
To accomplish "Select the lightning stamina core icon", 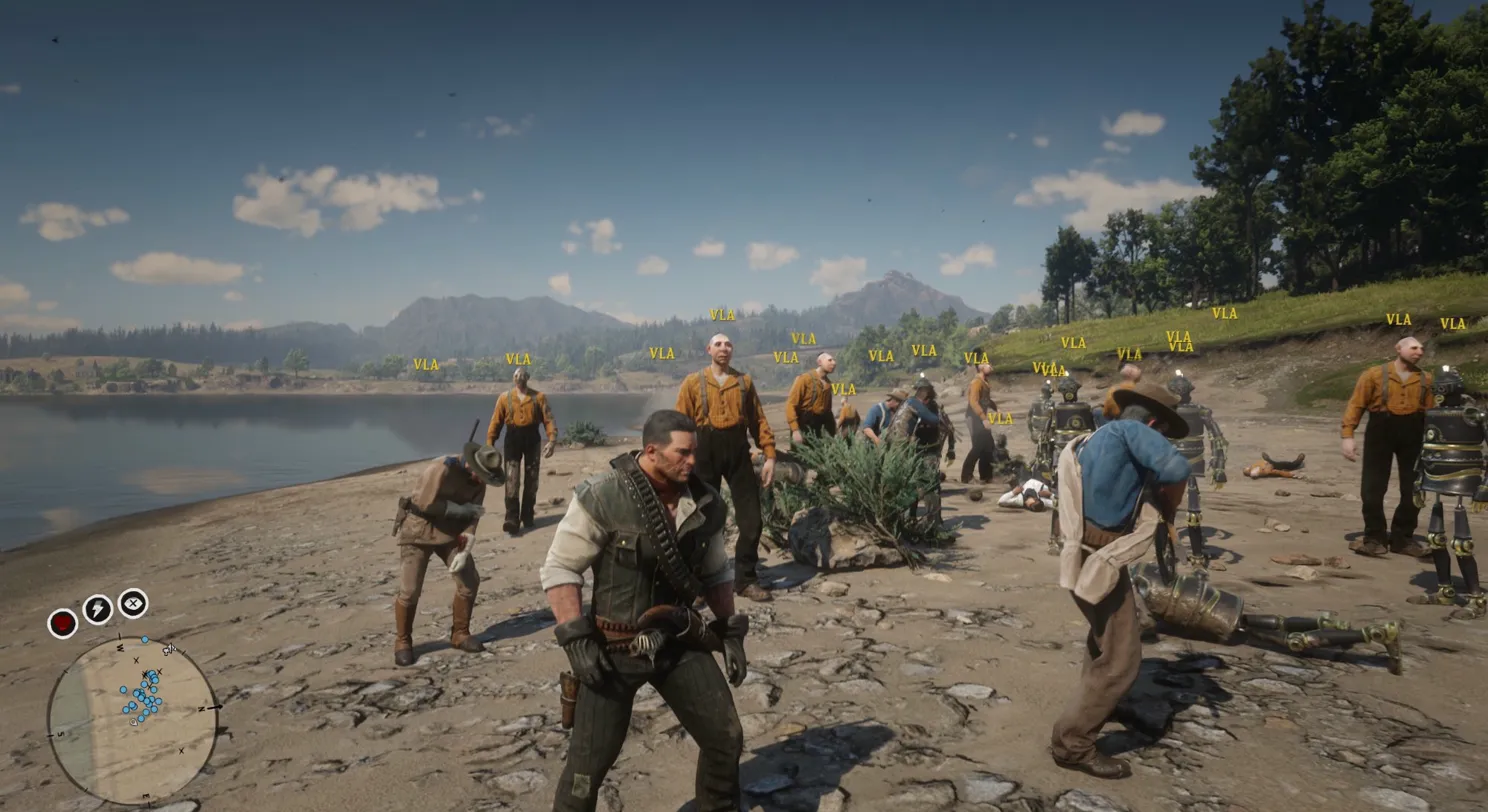I will (x=97, y=607).
